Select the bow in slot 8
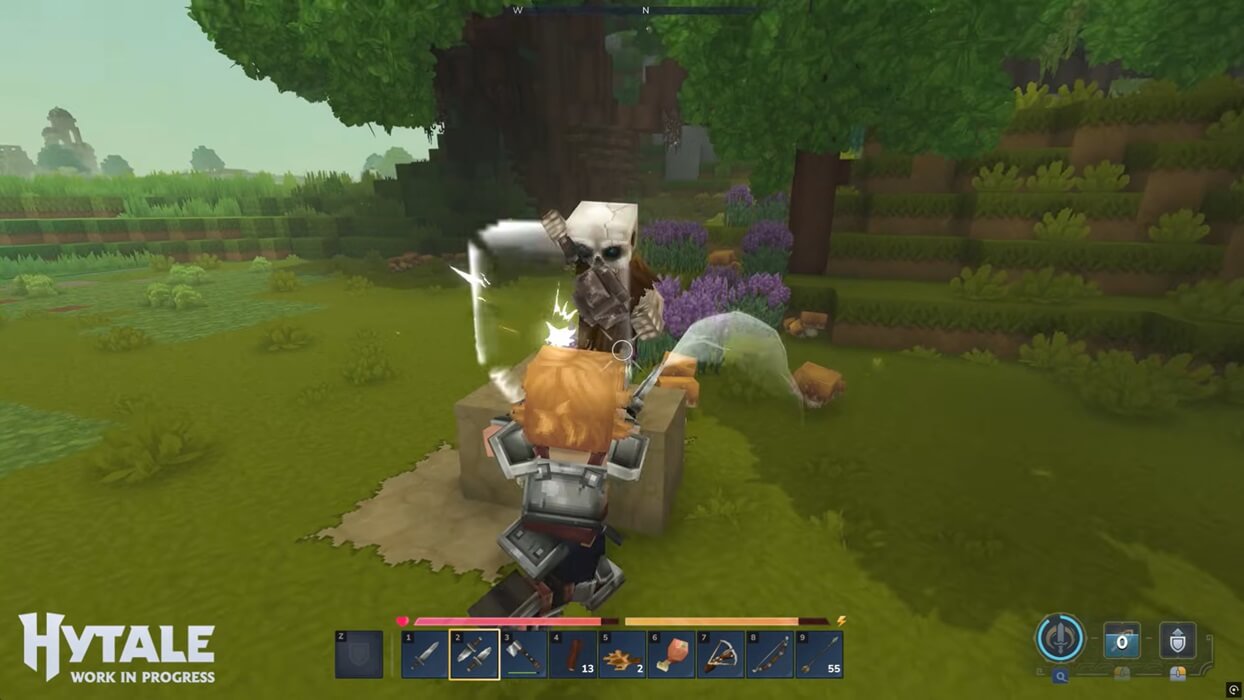Viewport: 1244px width, 700px height. click(769, 655)
